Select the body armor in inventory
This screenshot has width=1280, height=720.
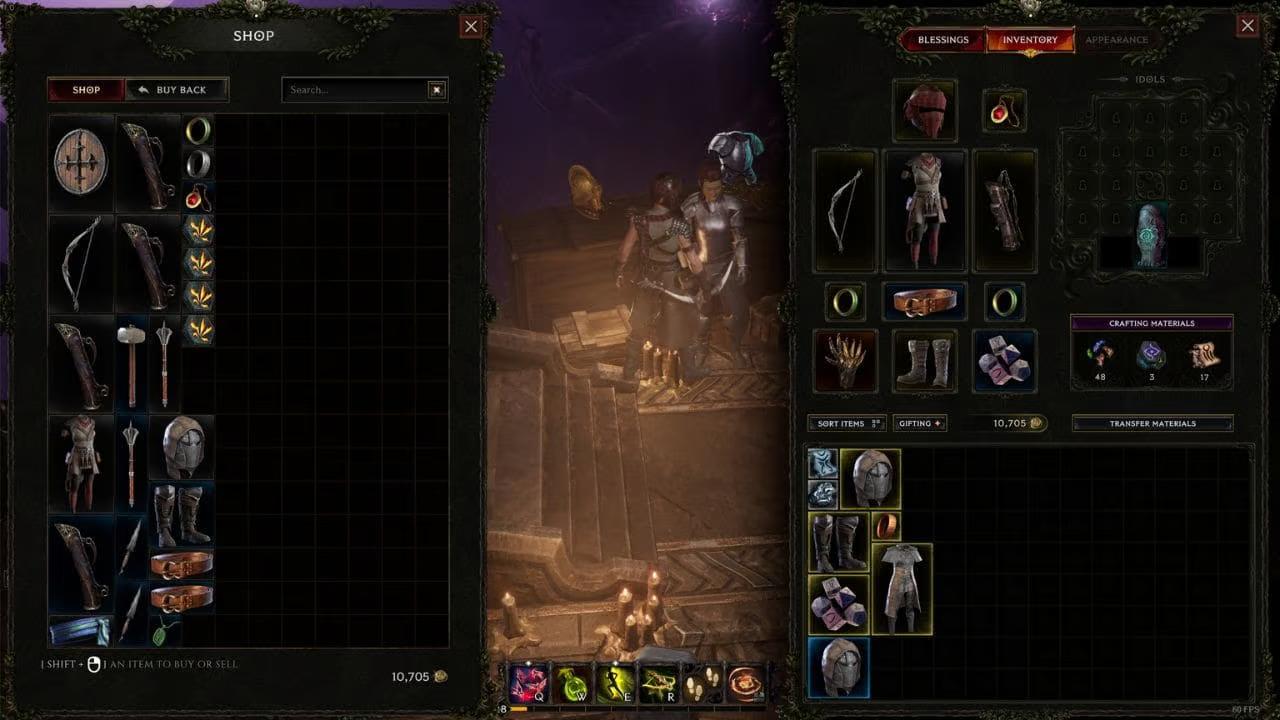902,589
